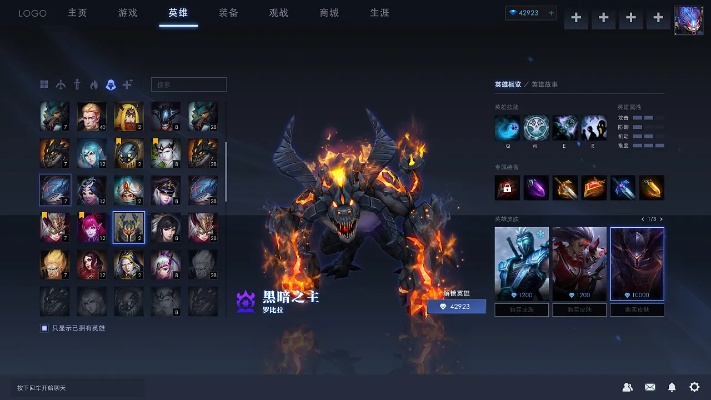Open the player avatar in the top corner
The width and height of the screenshot is (711, 400).
tap(688, 18)
